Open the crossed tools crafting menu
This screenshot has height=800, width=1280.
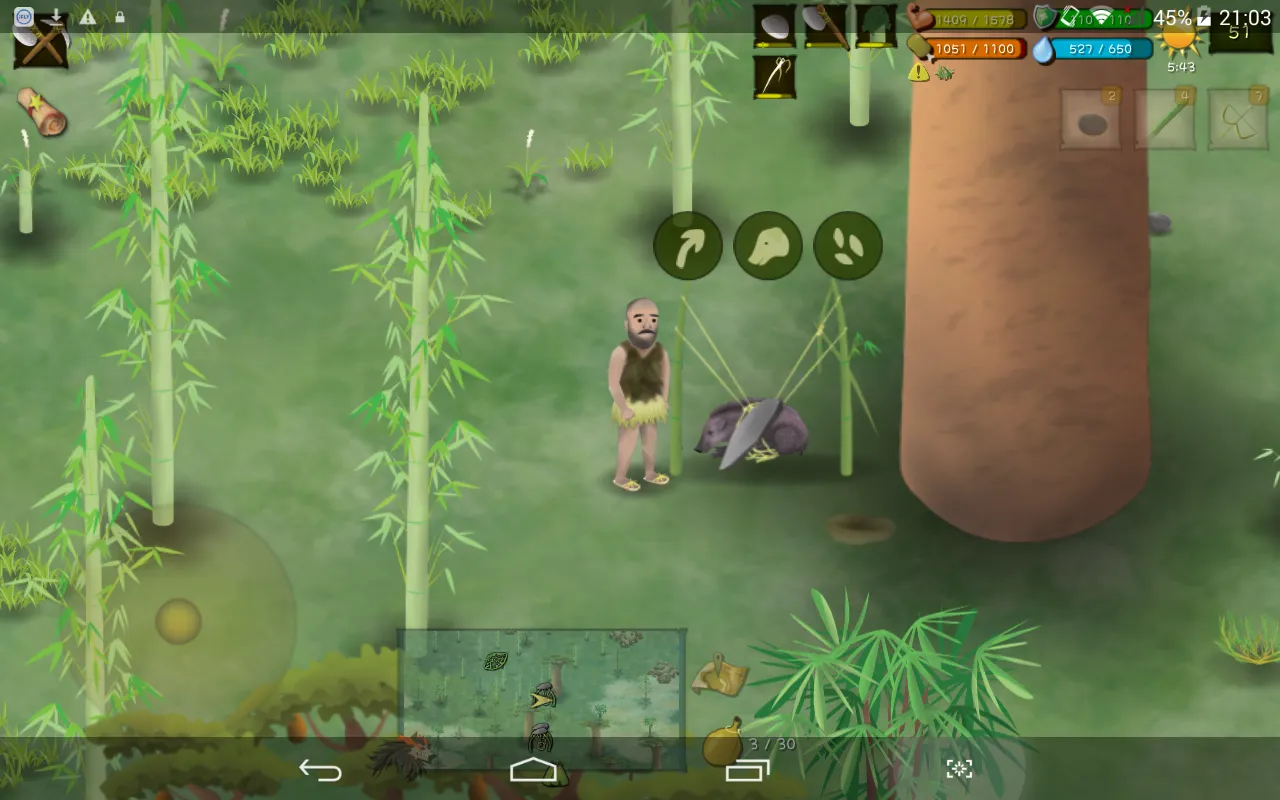point(41,46)
